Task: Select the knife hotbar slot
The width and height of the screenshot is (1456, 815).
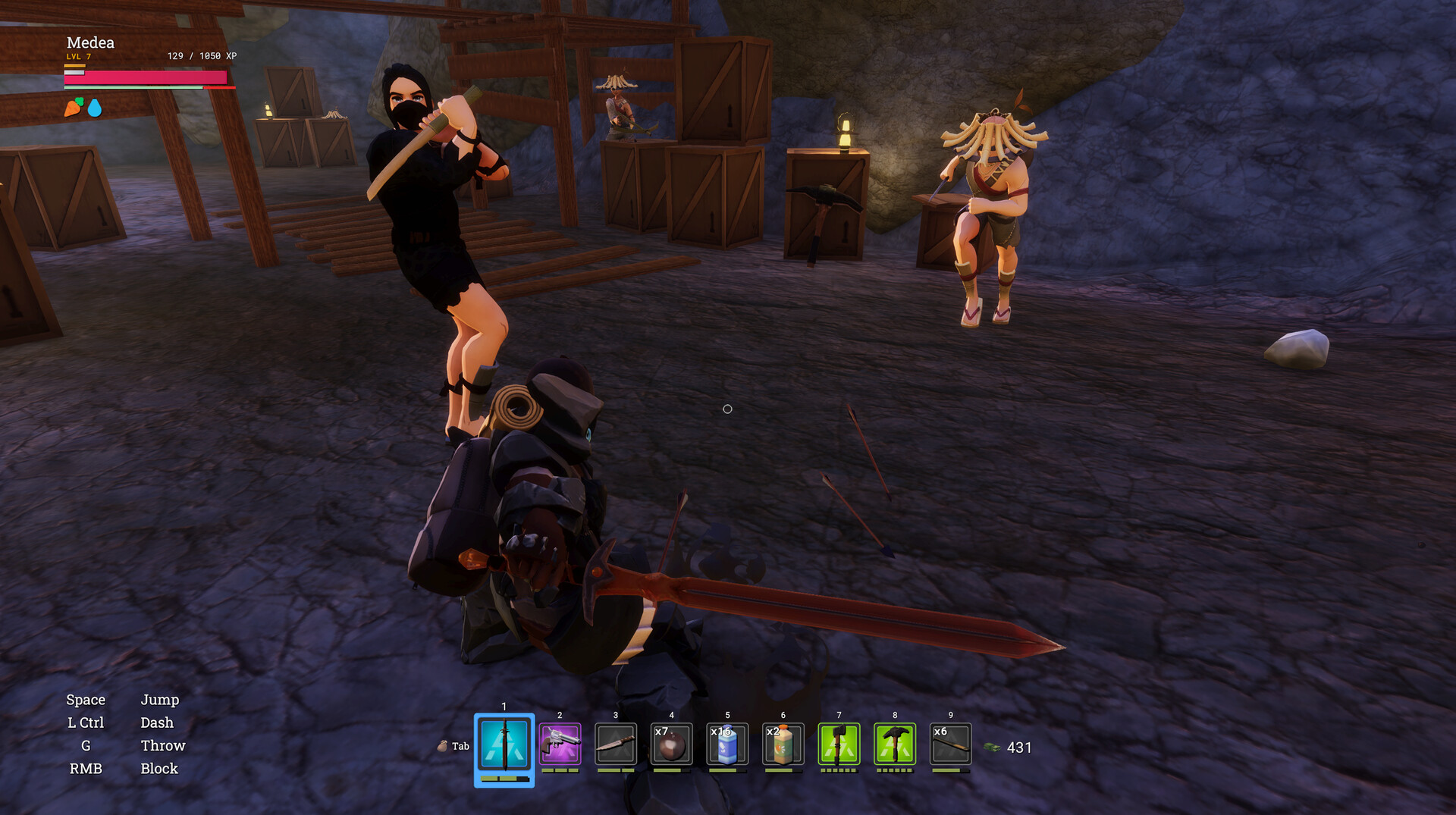Action: coord(616,744)
